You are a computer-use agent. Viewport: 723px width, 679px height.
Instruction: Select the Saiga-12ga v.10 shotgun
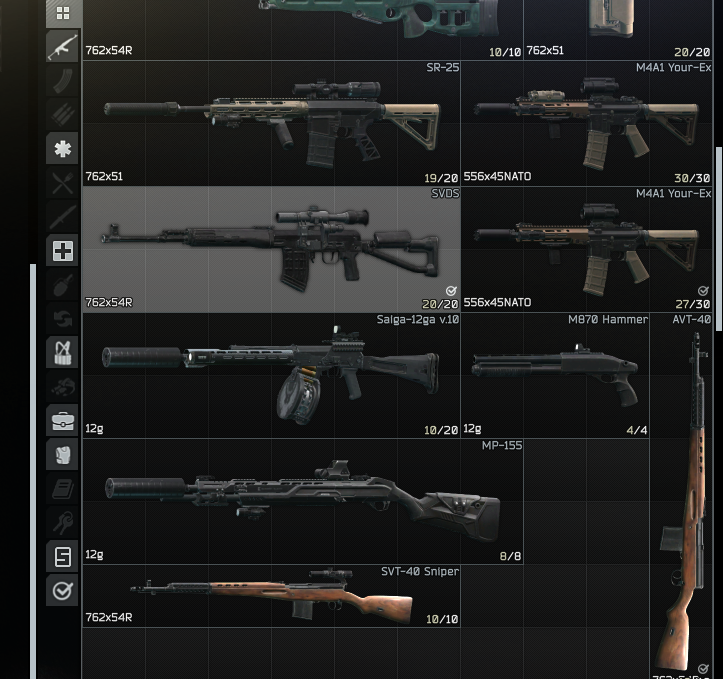(x=271, y=375)
